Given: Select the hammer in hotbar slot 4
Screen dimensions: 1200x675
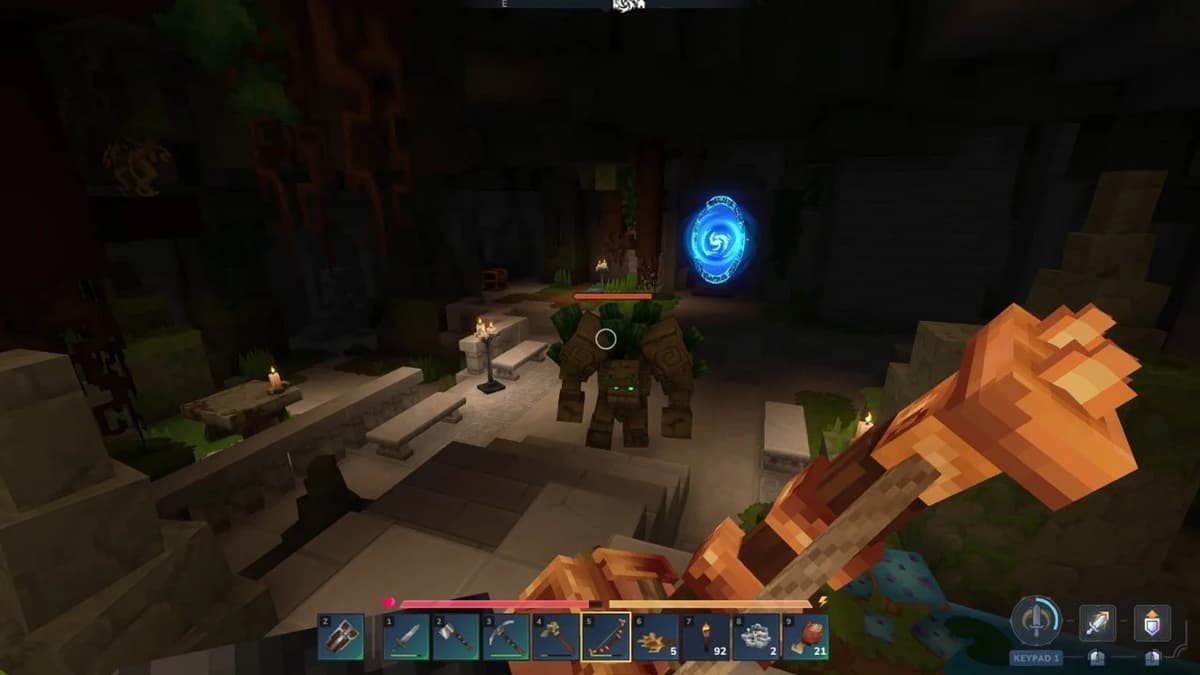Looking at the screenshot, I should coord(556,638).
